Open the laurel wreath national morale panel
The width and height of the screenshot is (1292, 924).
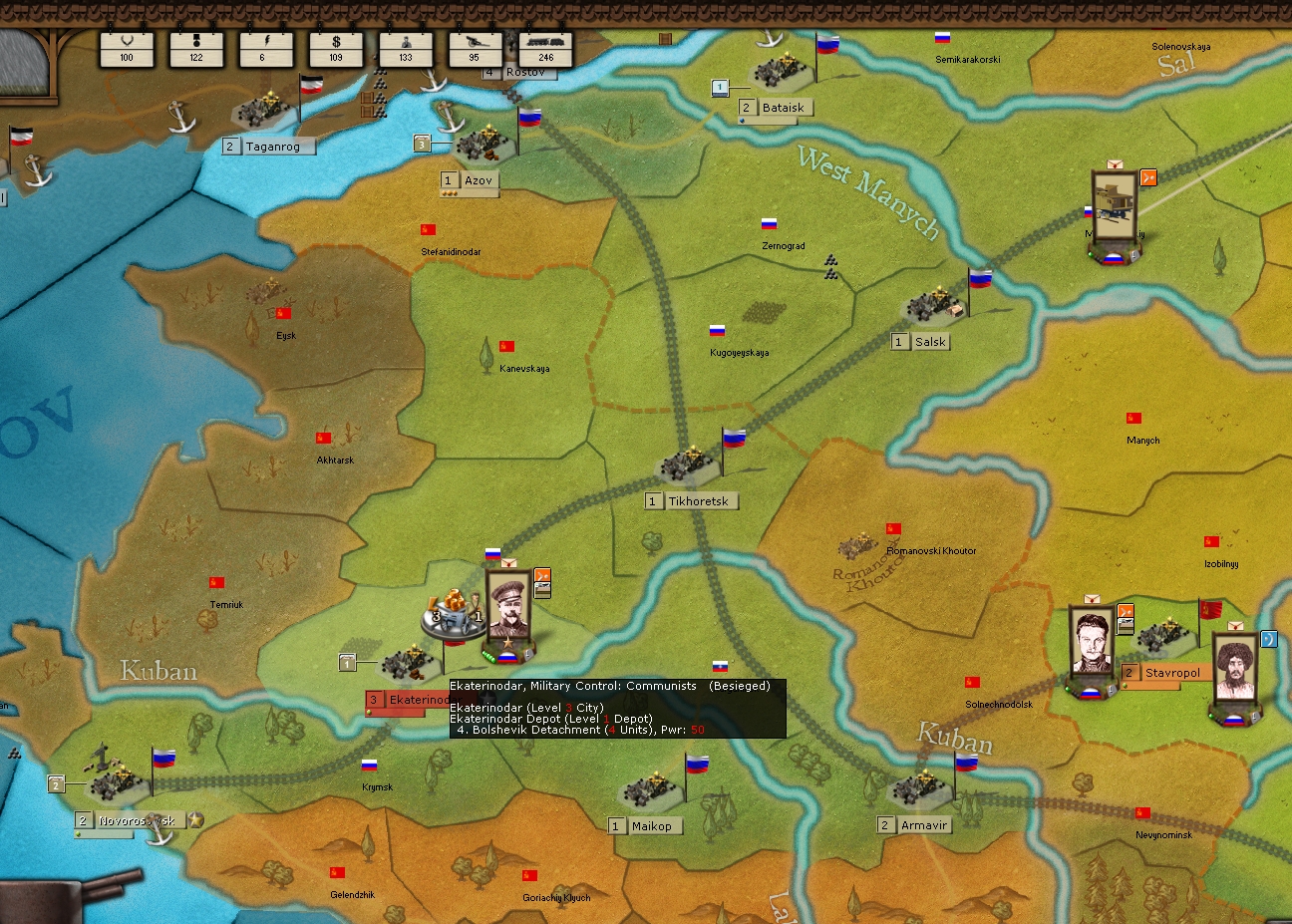click(127, 48)
